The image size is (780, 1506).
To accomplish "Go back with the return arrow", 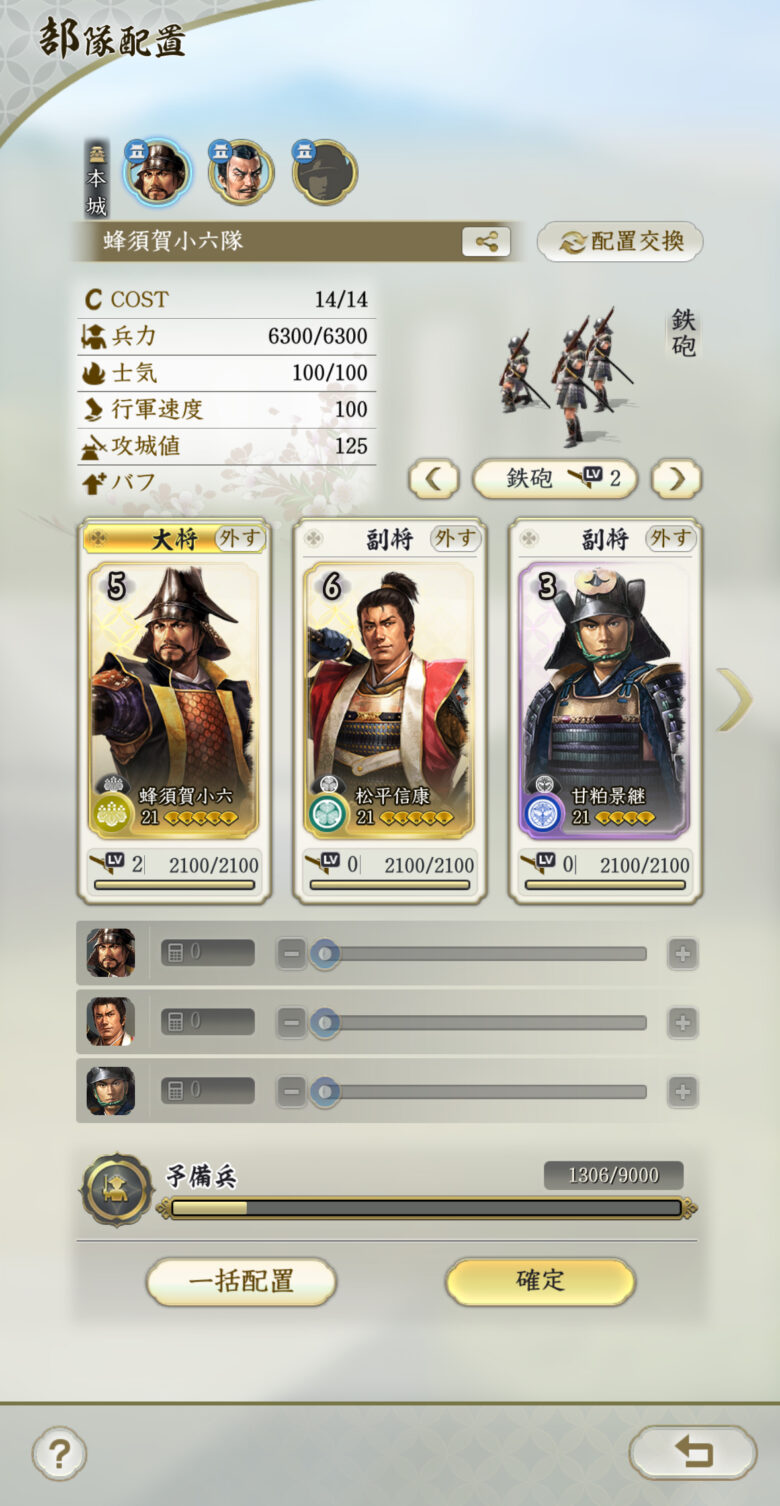I will click(692, 1452).
